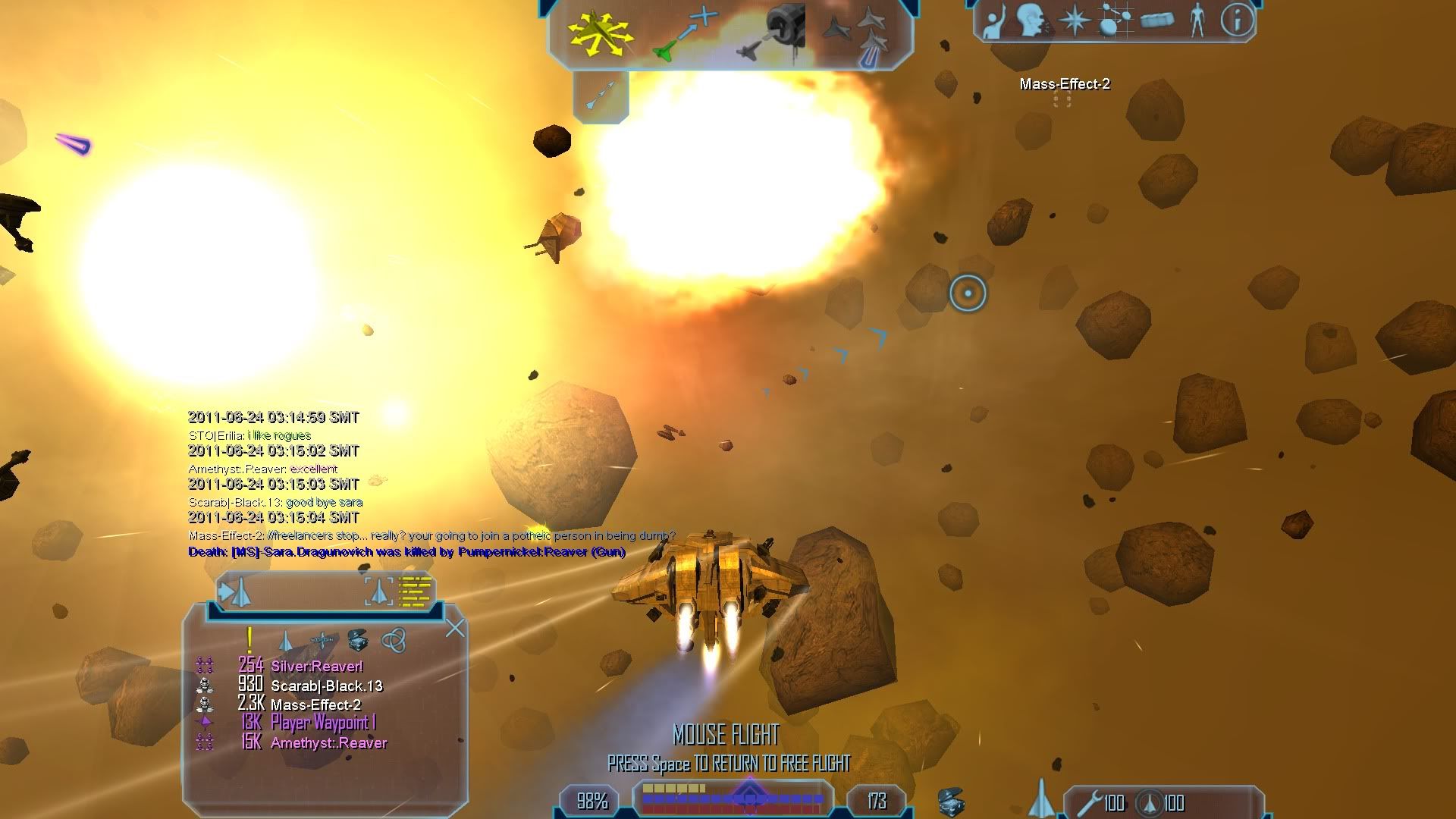Use the repair wrench nanobots icon

[1090, 802]
